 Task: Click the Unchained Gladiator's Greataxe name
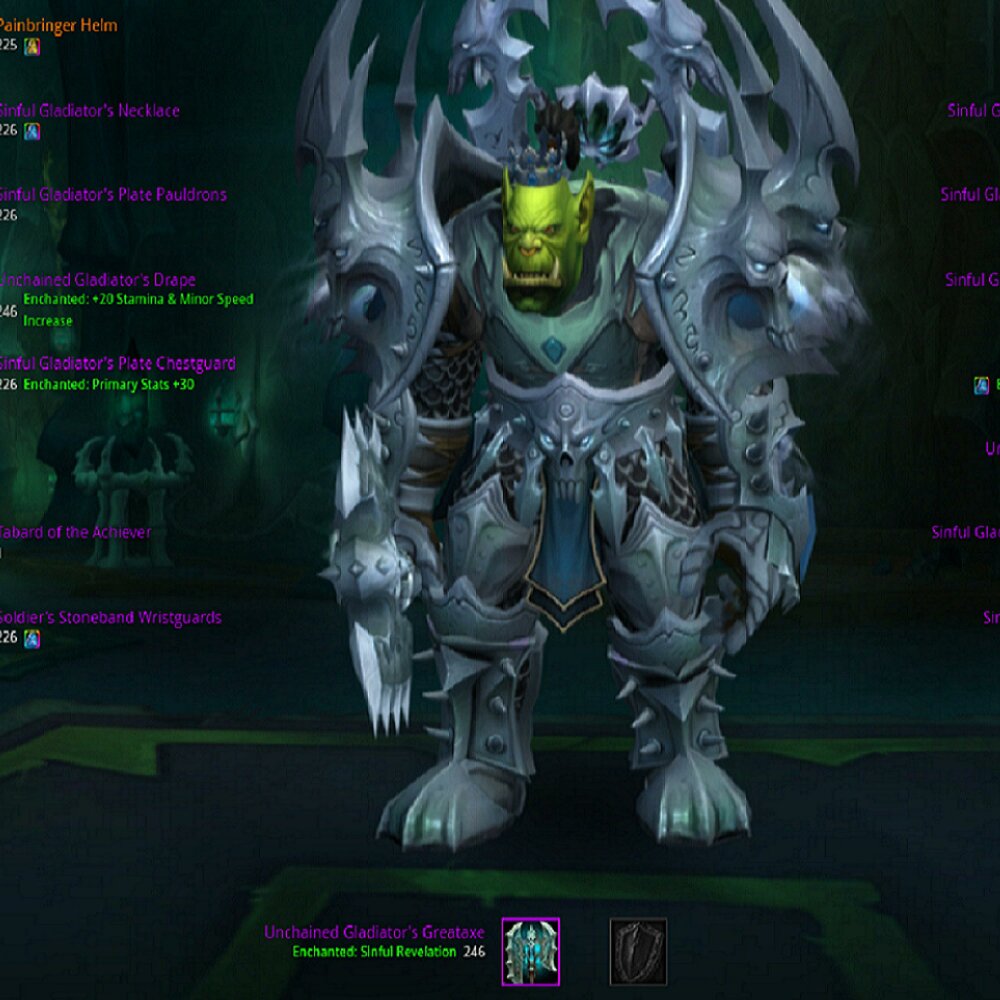click(376, 932)
